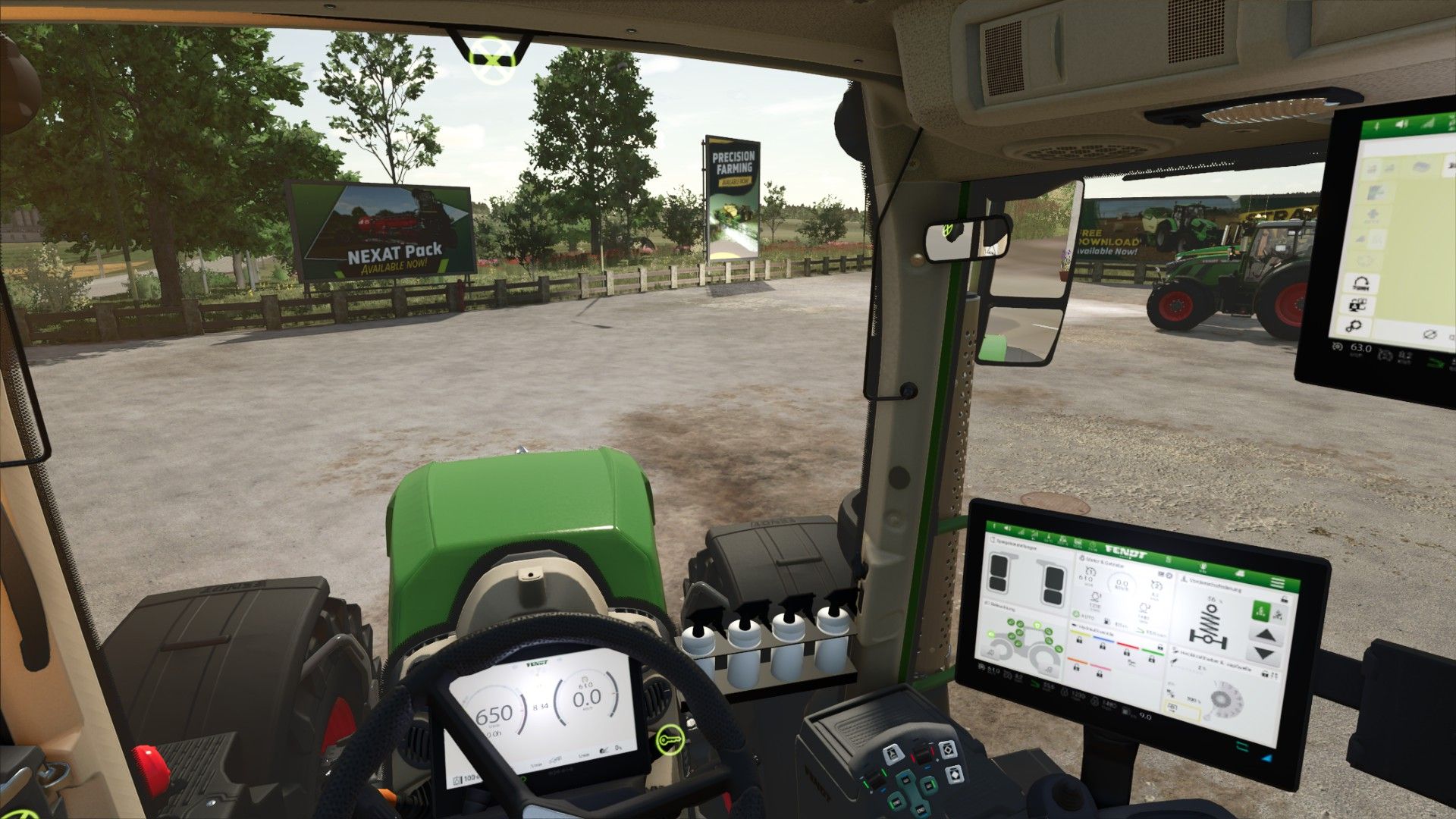Tap the teal expand arrow on the terminal bezel
Screen dimensions: 1456x819
(1241, 746)
